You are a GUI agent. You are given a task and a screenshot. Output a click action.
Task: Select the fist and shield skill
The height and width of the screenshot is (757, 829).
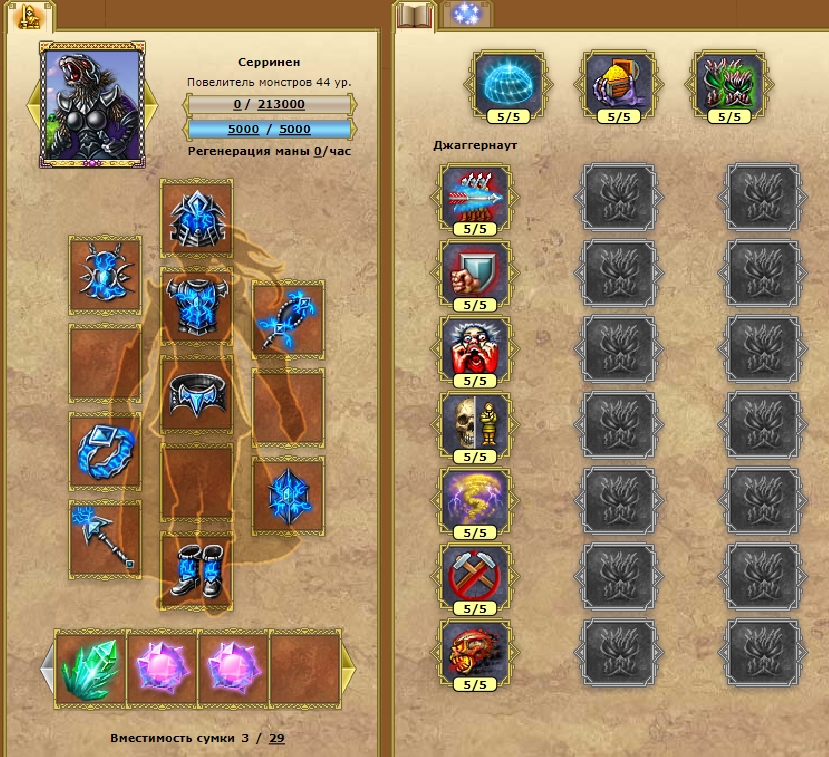pos(475,271)
